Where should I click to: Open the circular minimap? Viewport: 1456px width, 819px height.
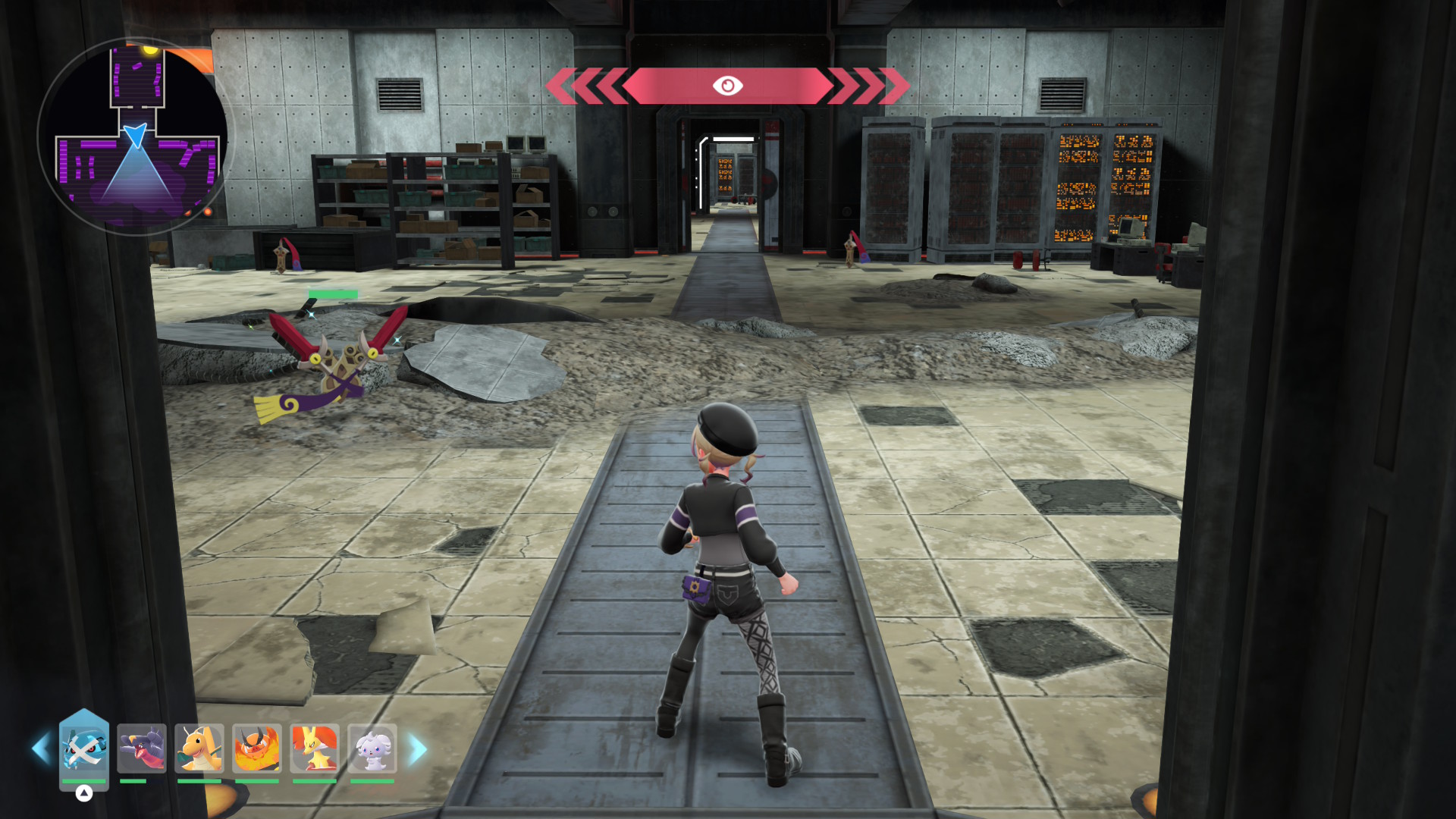click(136, 136)
